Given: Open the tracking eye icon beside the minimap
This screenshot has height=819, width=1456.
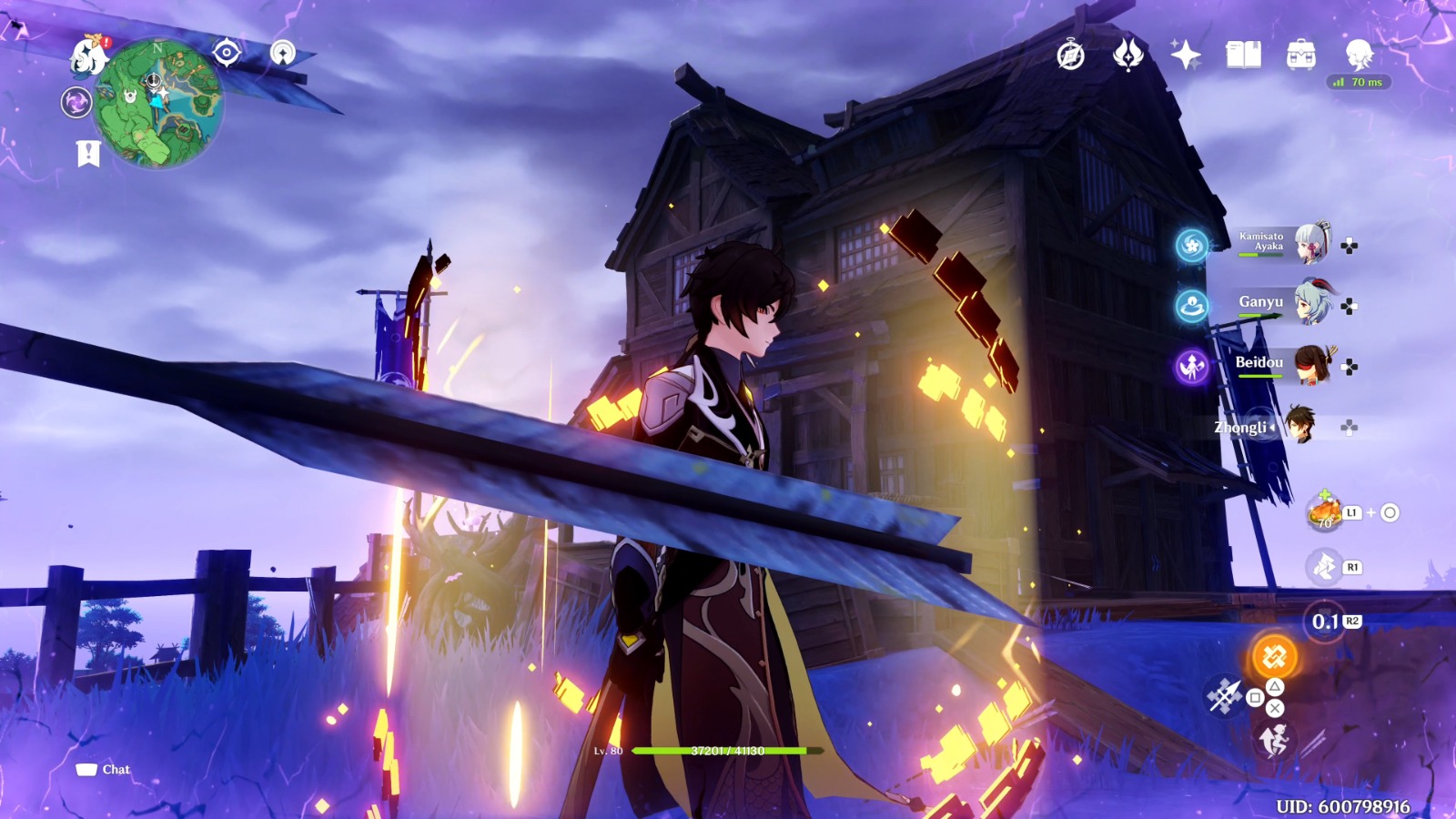Looking at the screenshot, I should [x=227, y=50].
